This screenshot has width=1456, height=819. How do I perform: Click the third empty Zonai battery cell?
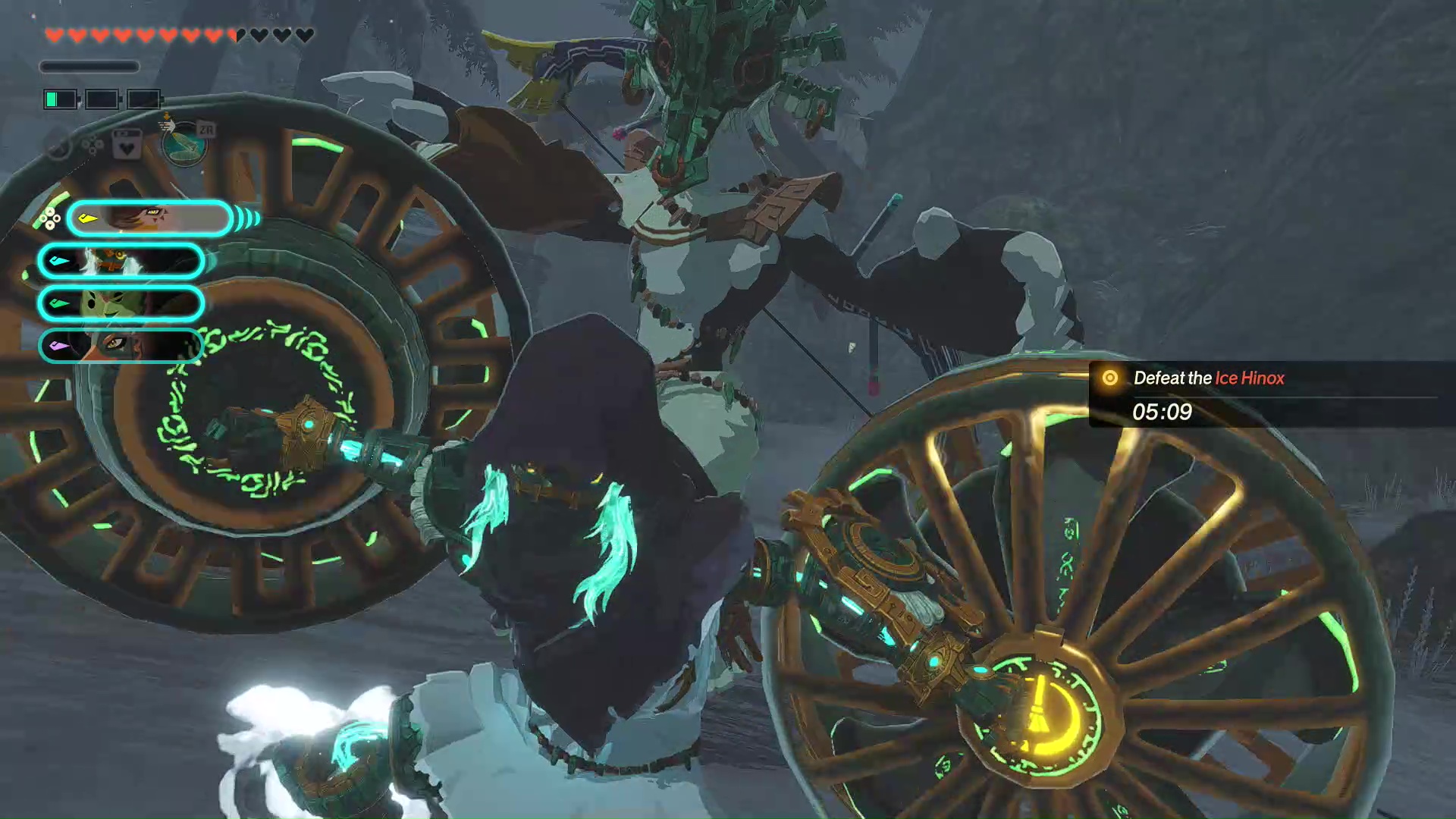coord(143,99)
